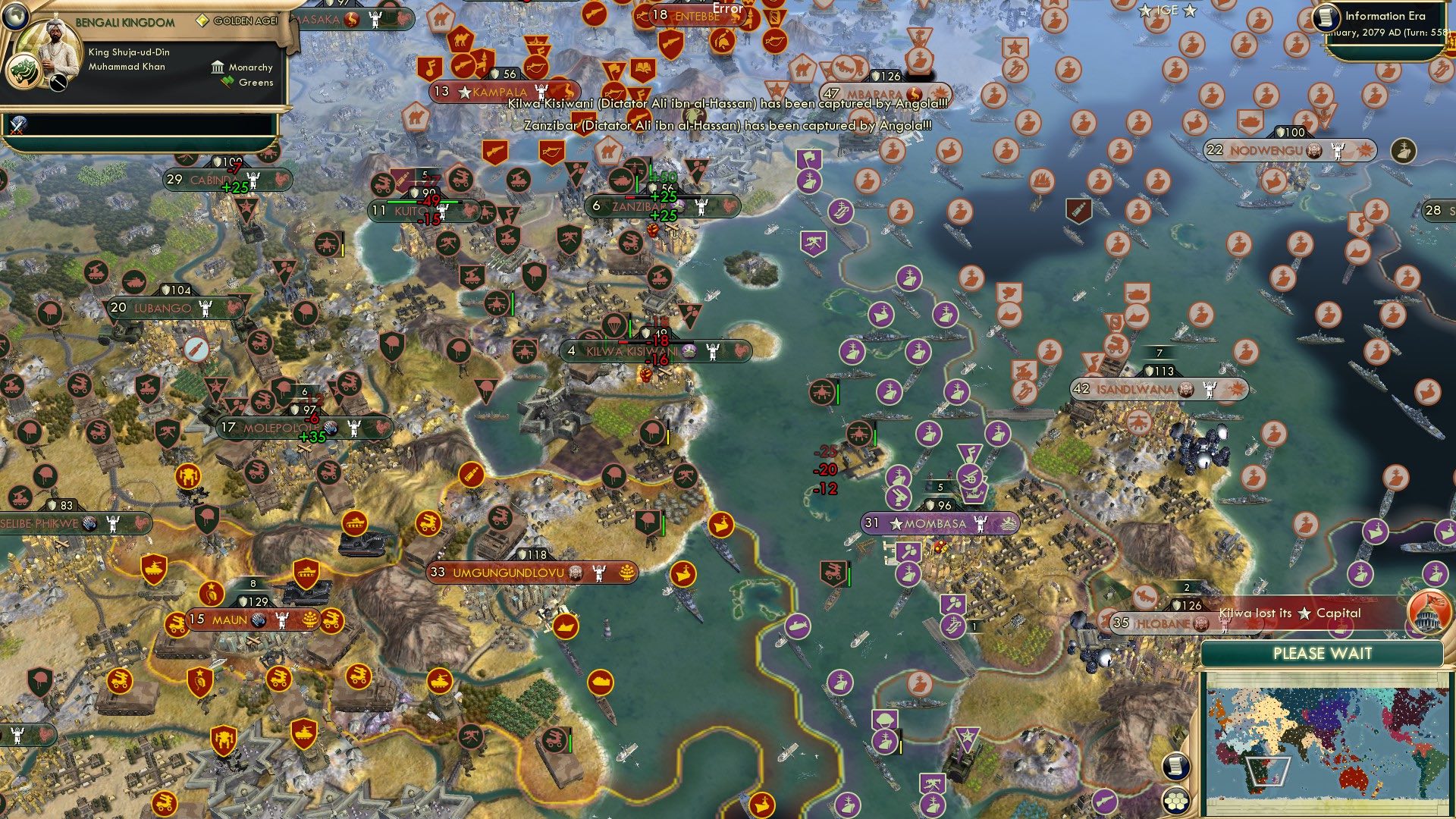
Task: Toggle the hex grid with the hexagon button
Action: (1175, 802)
